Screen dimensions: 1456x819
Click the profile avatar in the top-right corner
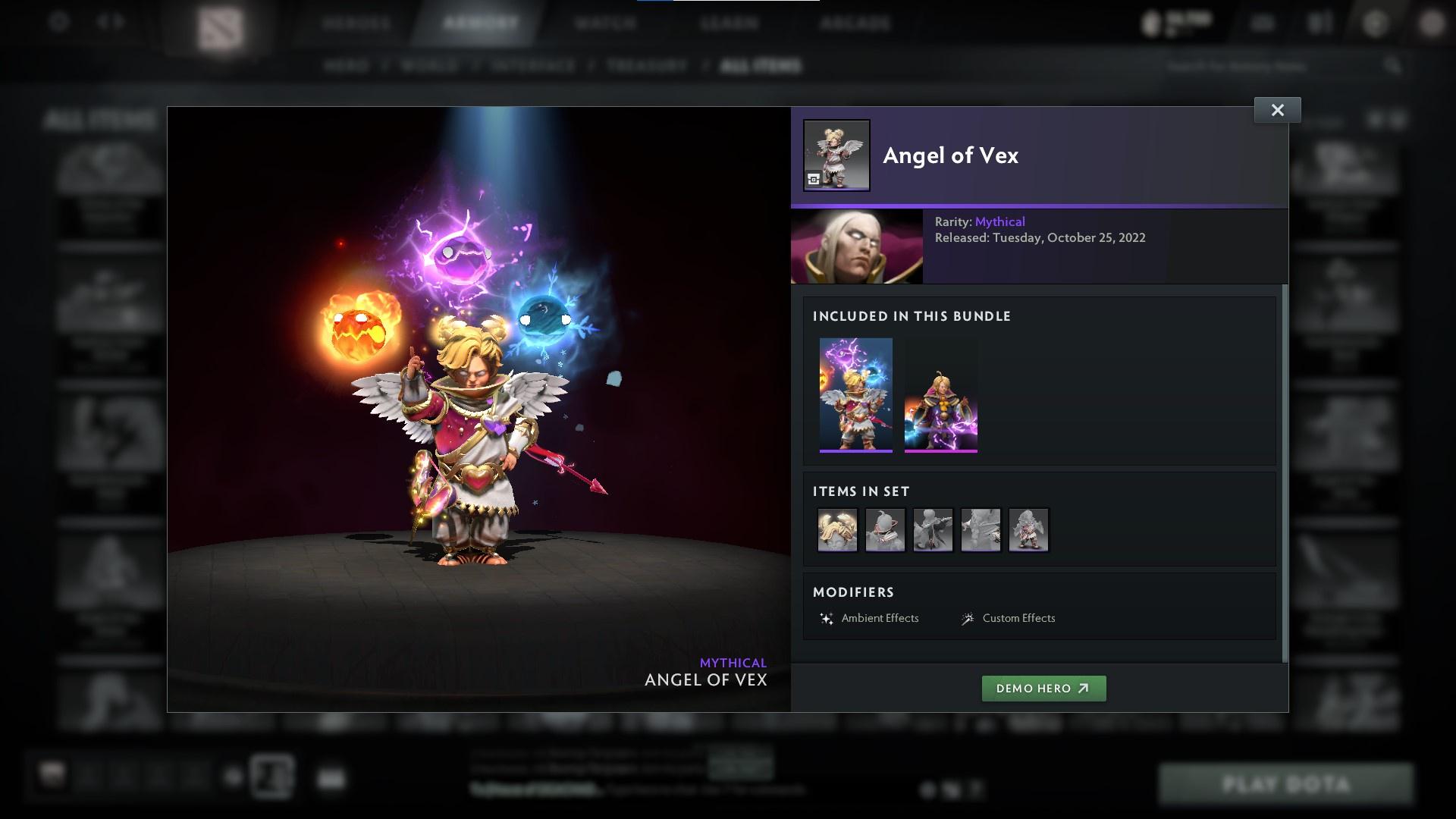tap(1432, 23)
